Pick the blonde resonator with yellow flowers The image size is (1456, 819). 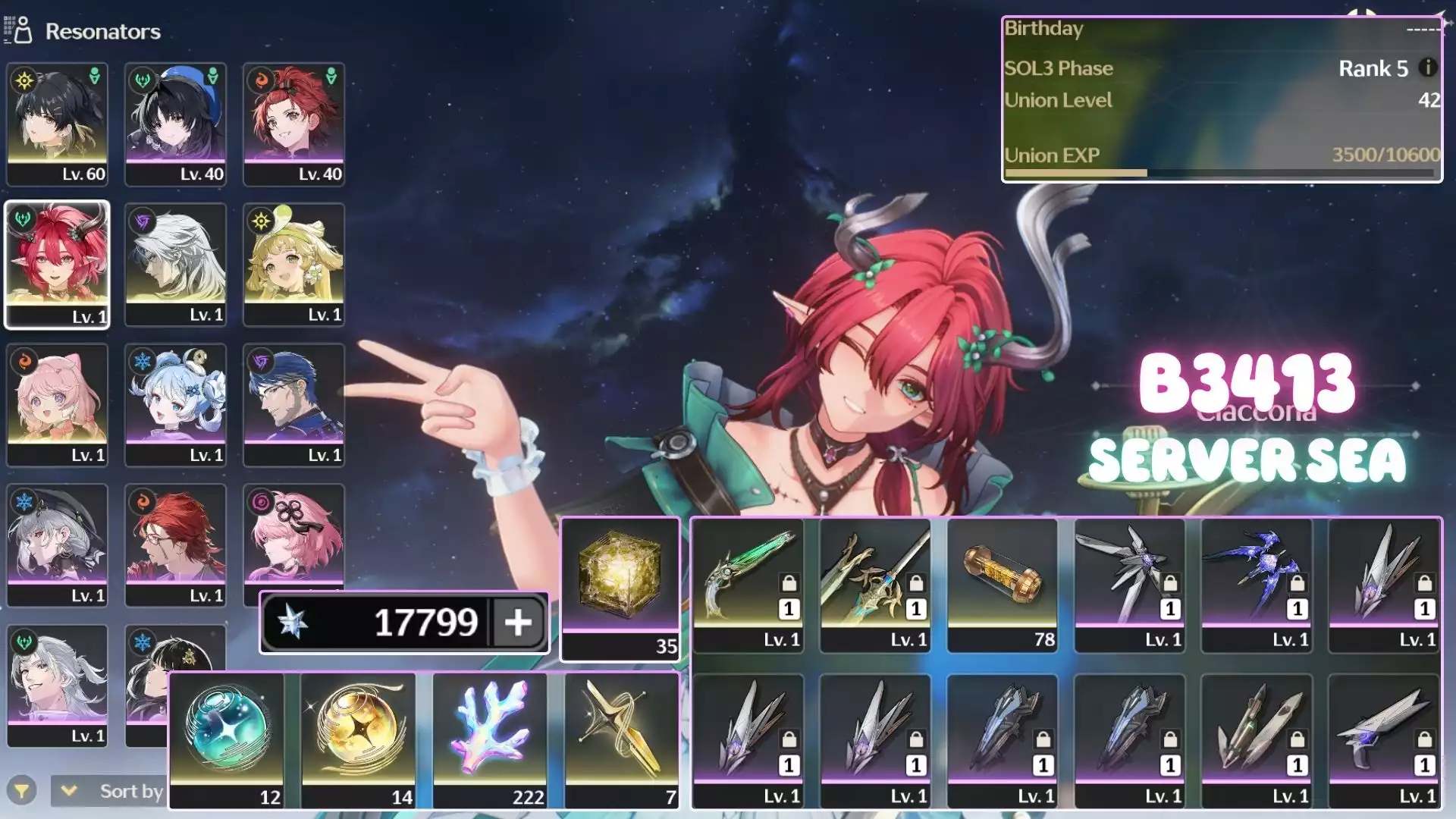pos(293,264)
